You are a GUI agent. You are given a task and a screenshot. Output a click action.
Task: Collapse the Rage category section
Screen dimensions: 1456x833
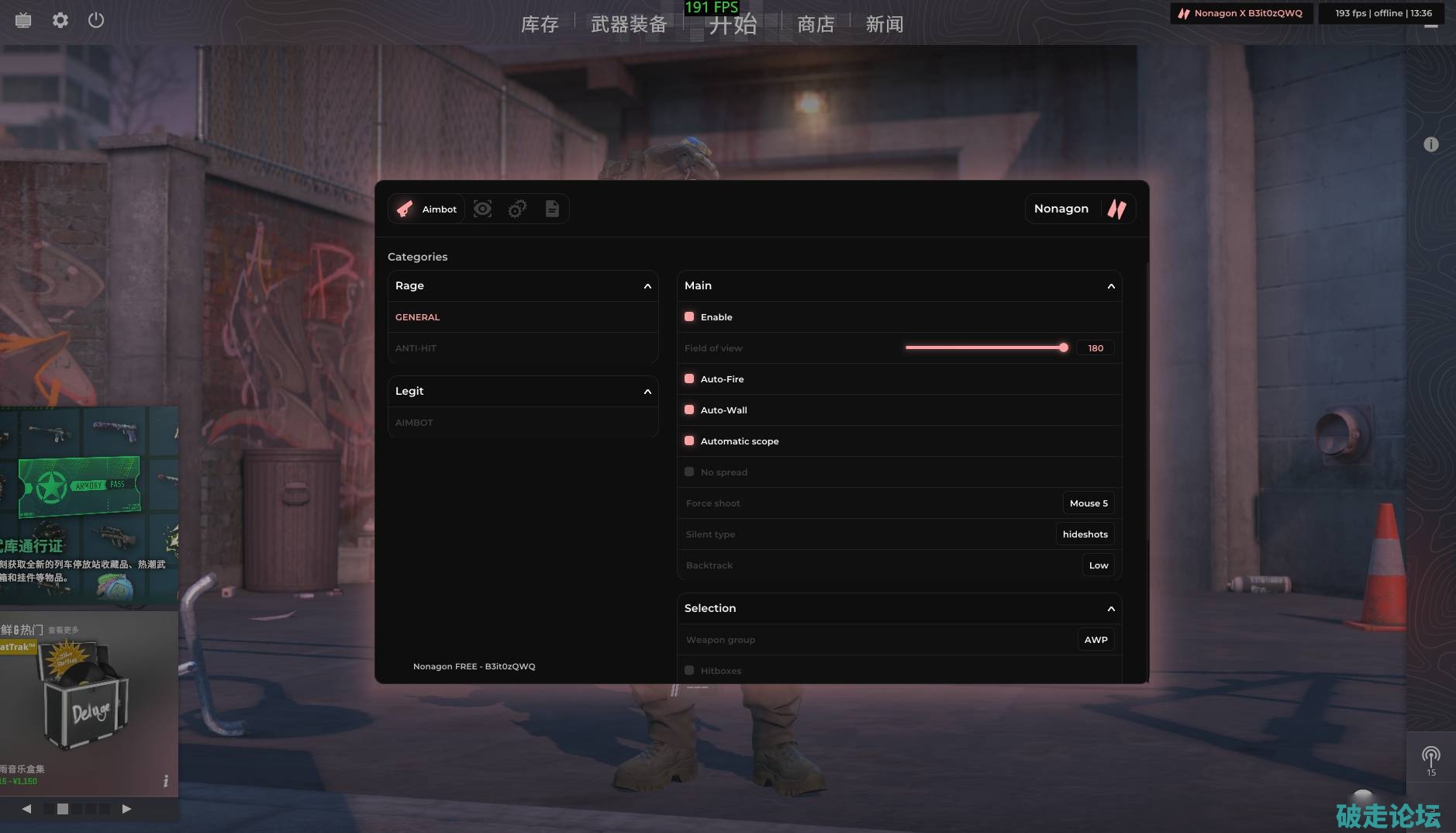pyautogui.click(x=647, y=286)
